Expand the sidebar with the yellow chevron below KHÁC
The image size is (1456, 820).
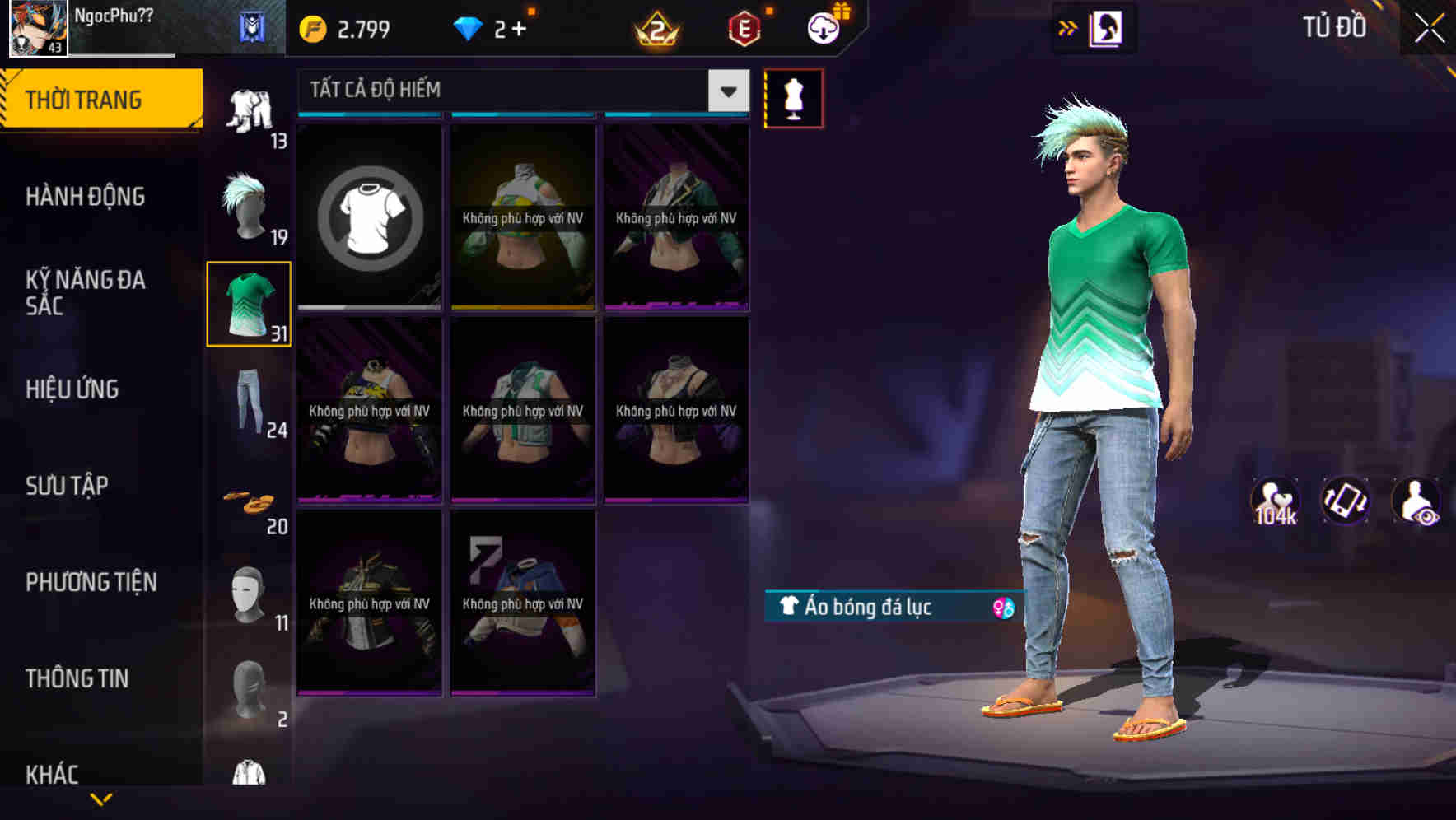[103, 799]
